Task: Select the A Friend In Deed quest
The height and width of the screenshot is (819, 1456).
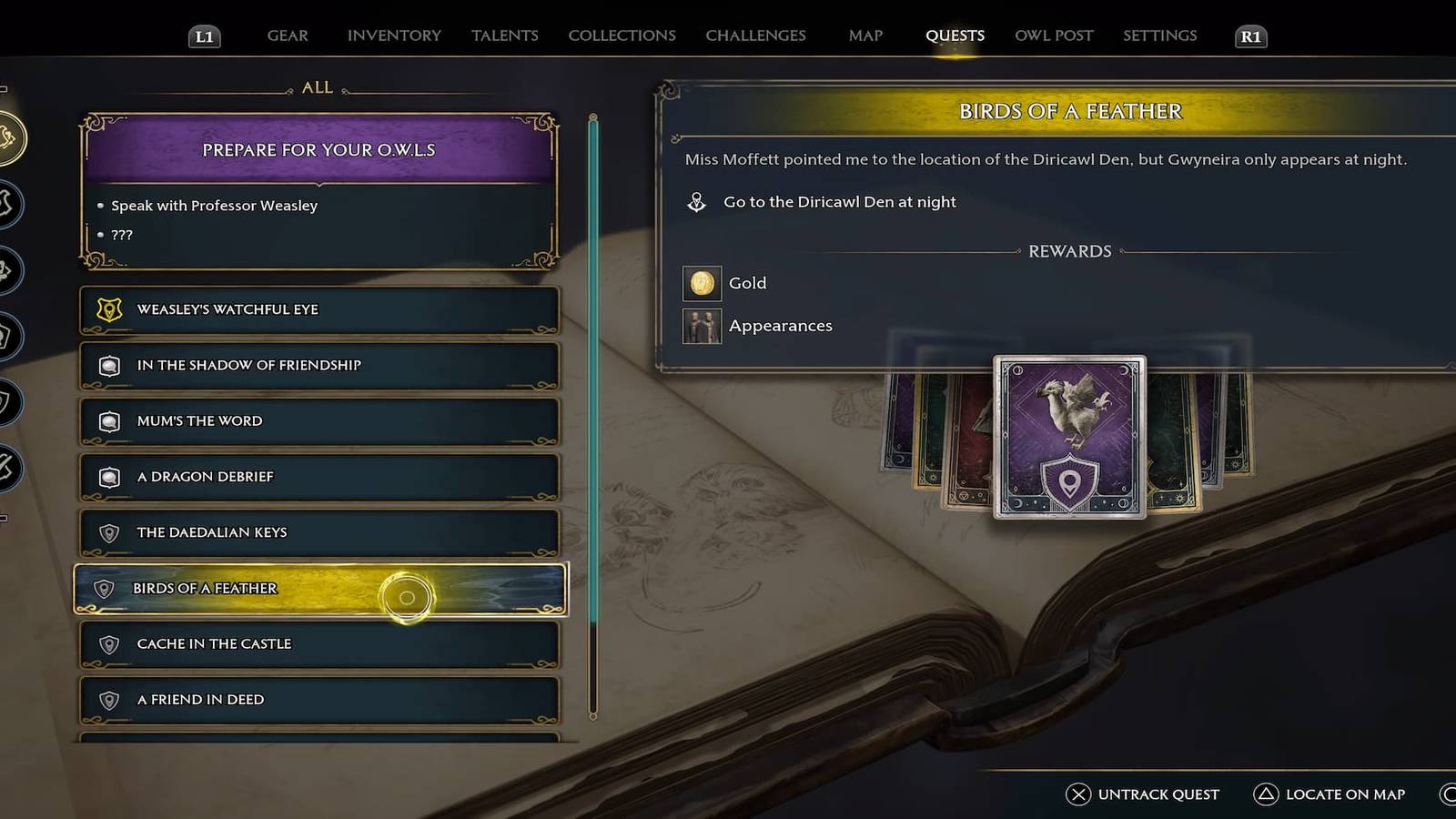Action: pyautogui.click(x=318, y=700)
